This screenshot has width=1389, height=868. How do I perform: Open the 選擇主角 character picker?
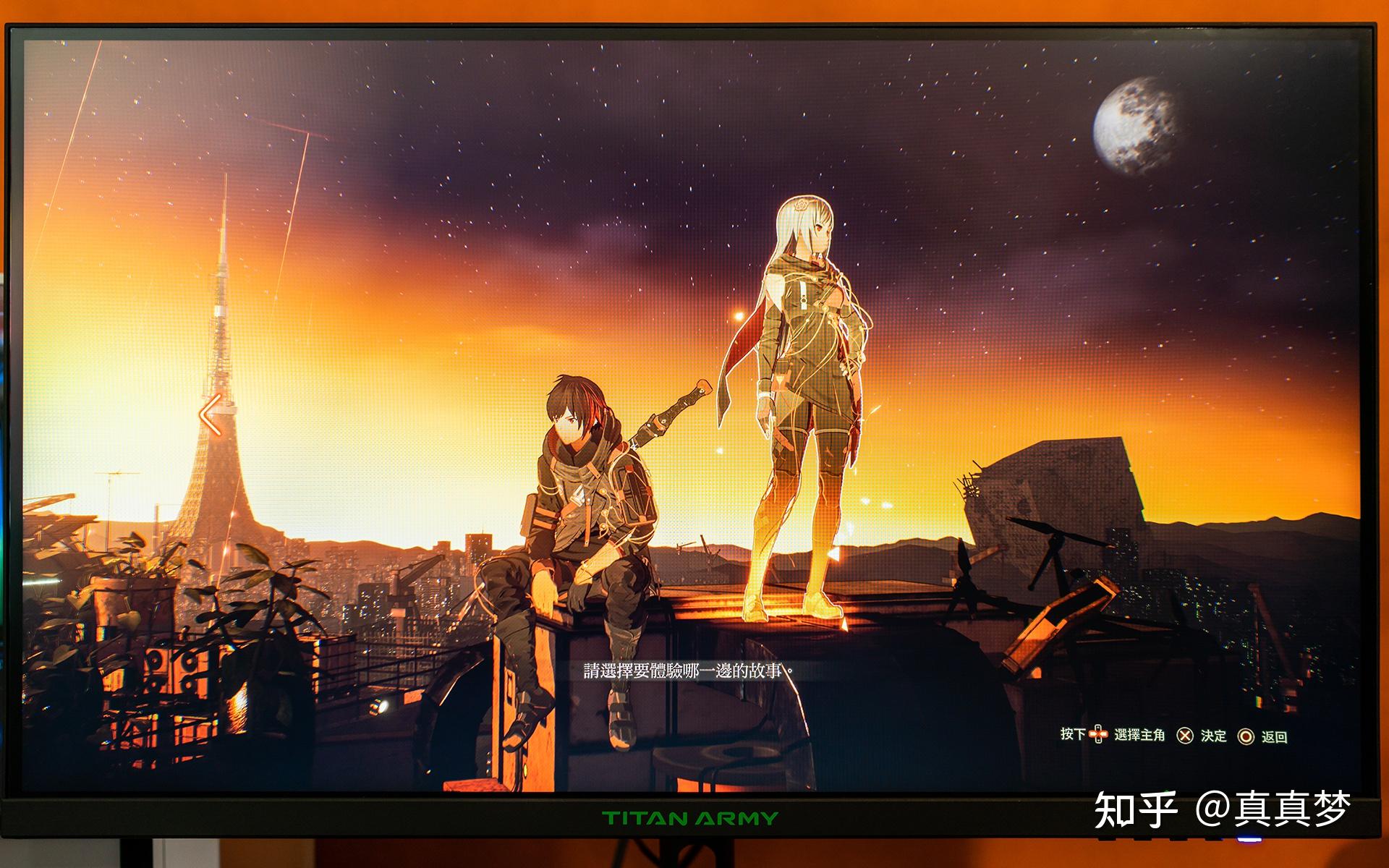[x=1139, y=734]
